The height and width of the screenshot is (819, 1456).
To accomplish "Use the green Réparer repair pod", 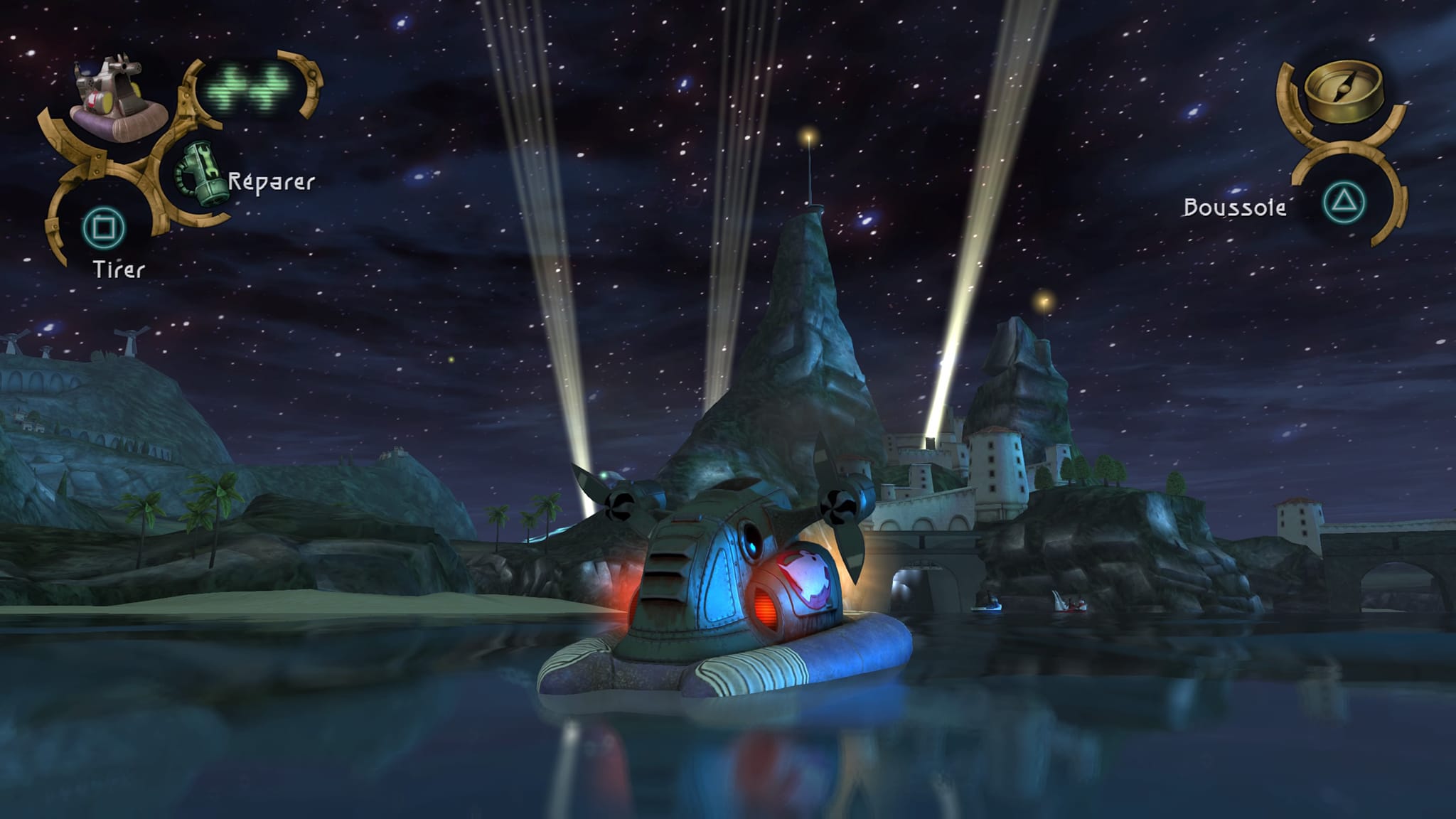I will (201, 173).
